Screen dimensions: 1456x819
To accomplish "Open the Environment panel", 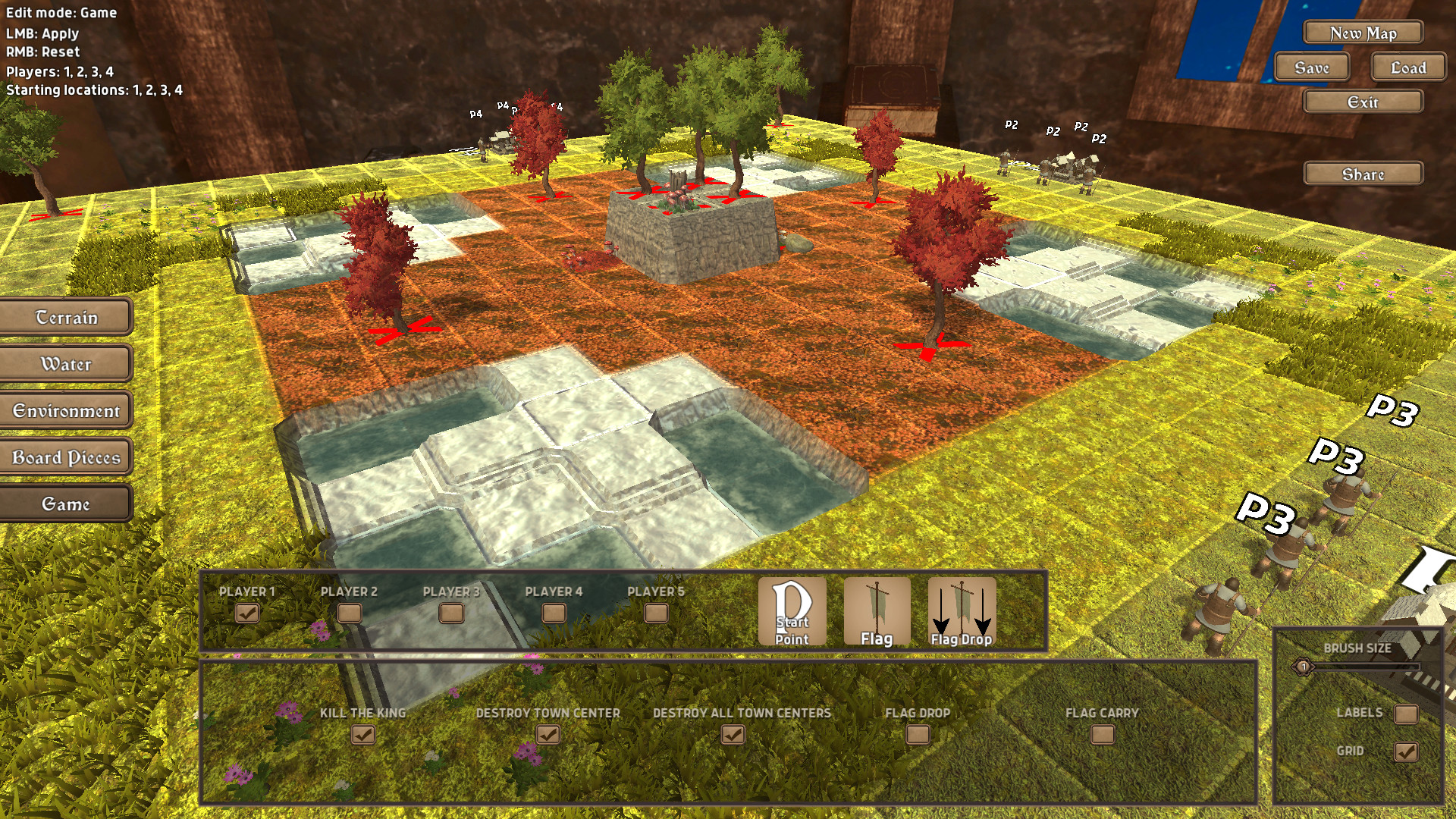I will click(67, 410).
